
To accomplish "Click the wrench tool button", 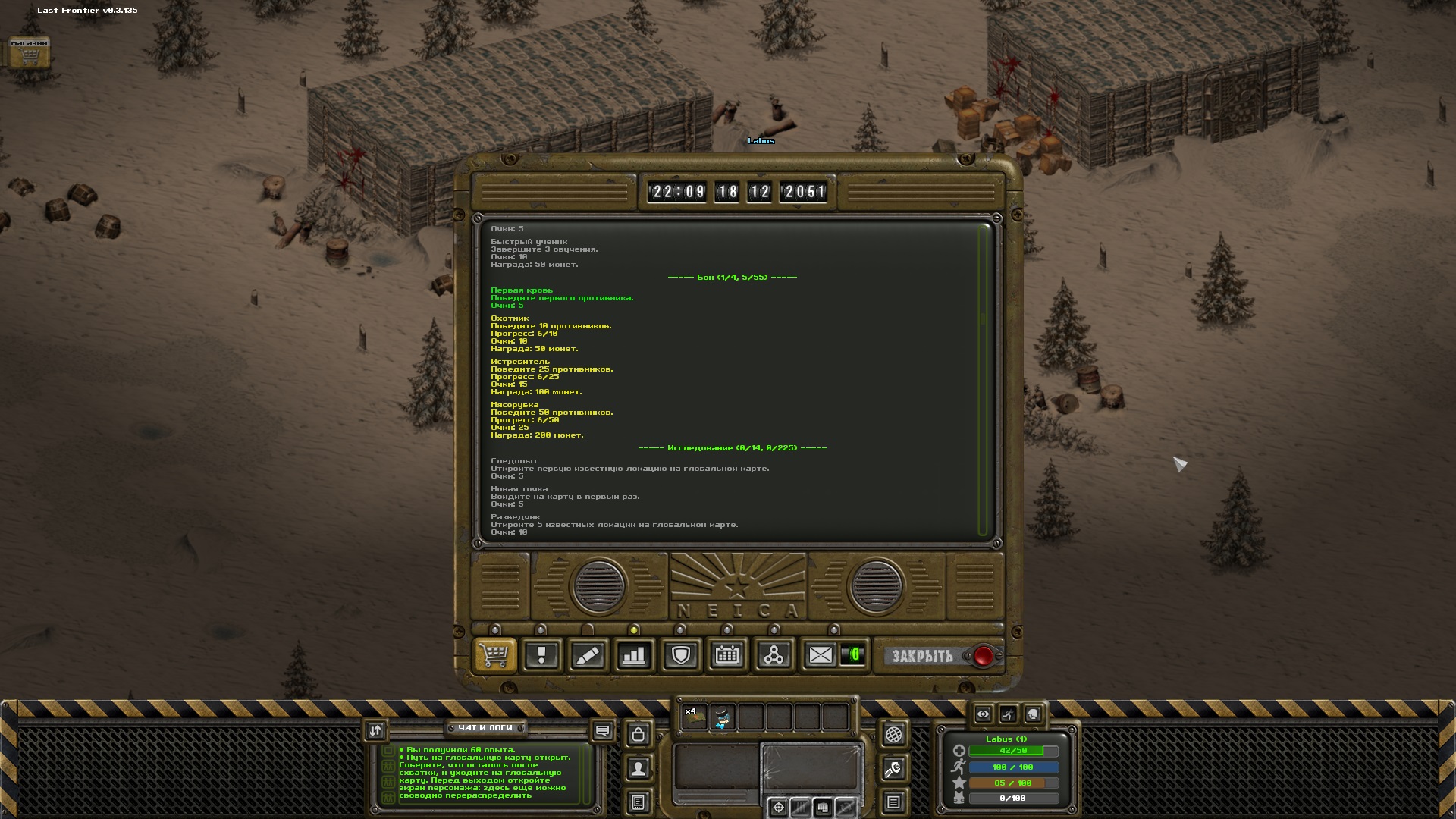I will (893, 769).
